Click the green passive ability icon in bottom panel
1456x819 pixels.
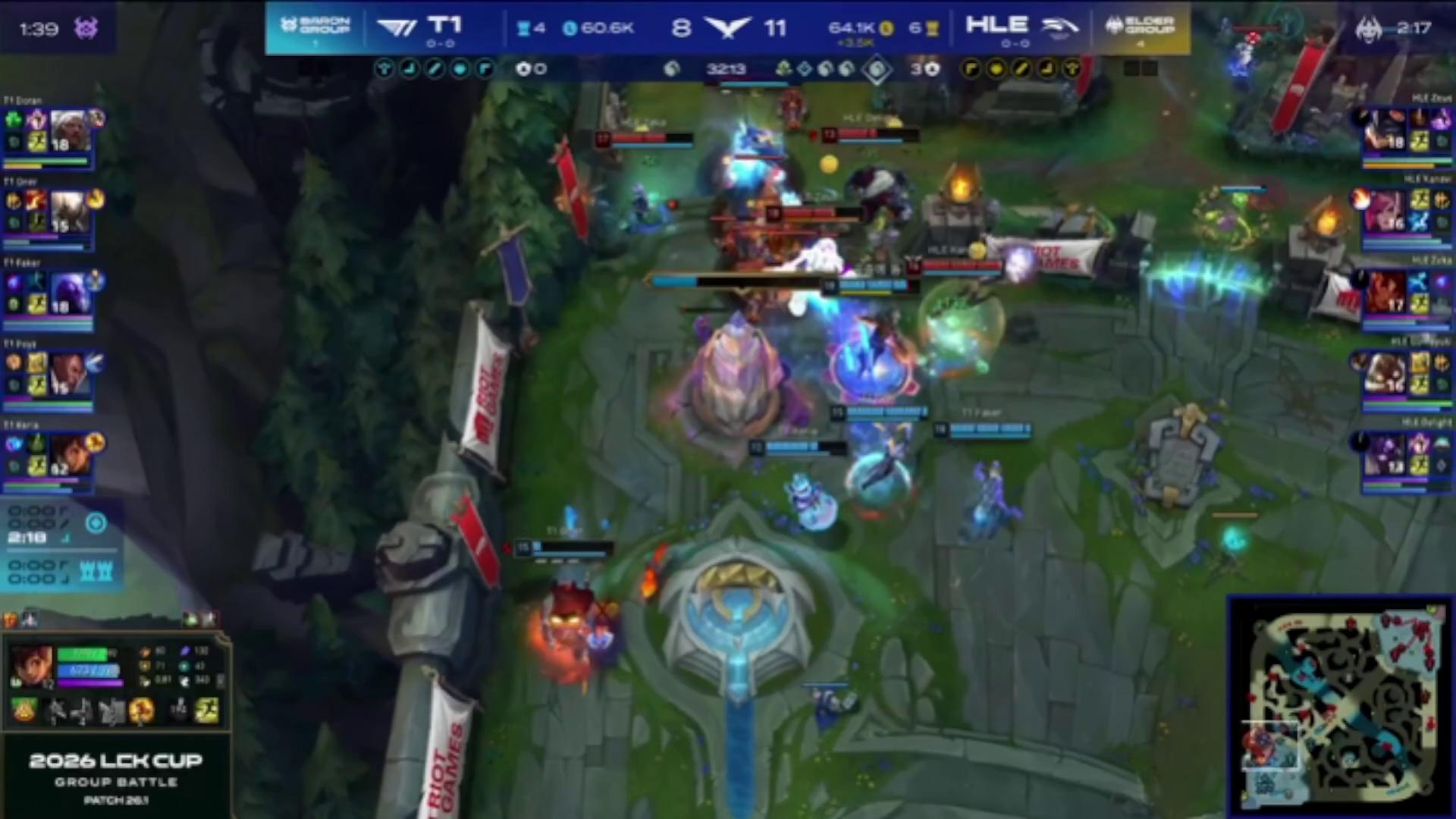pos(24,711)
